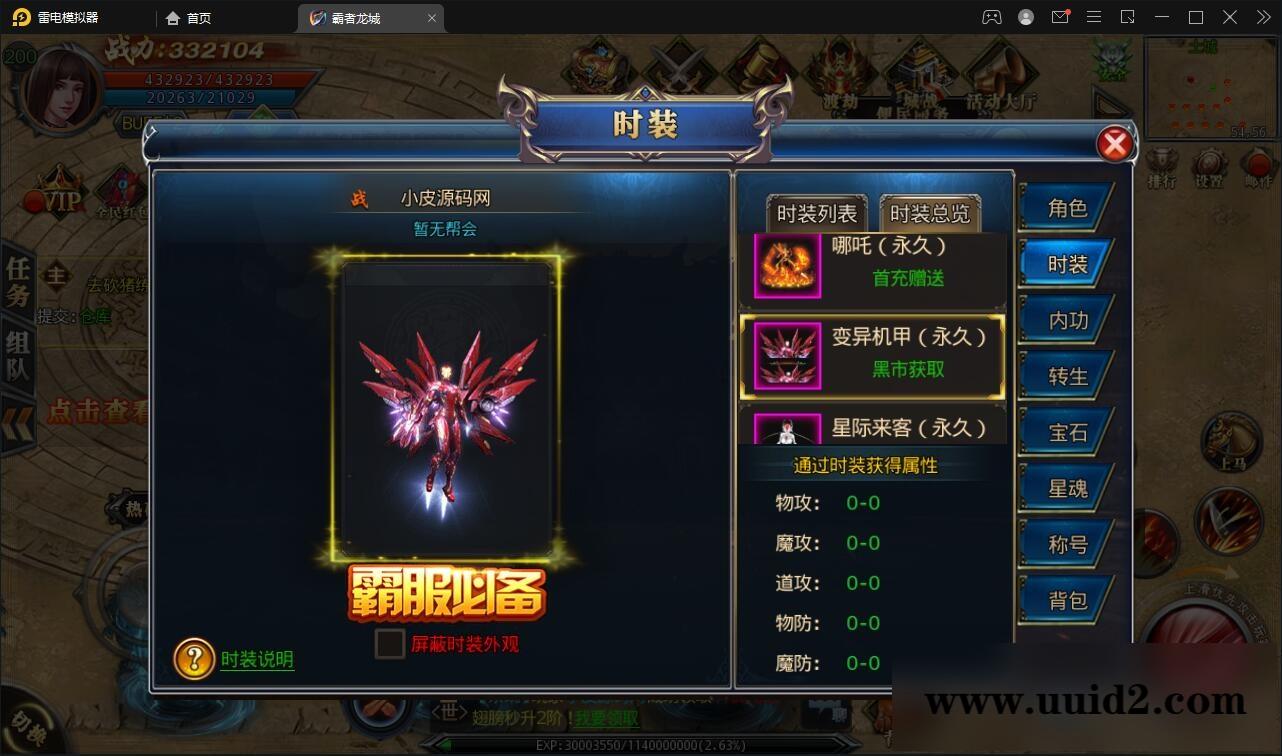The width and height of the screenshot is (1282, 756).
Task: Switch to the 时装列表 tab
Action: [817, 211]
